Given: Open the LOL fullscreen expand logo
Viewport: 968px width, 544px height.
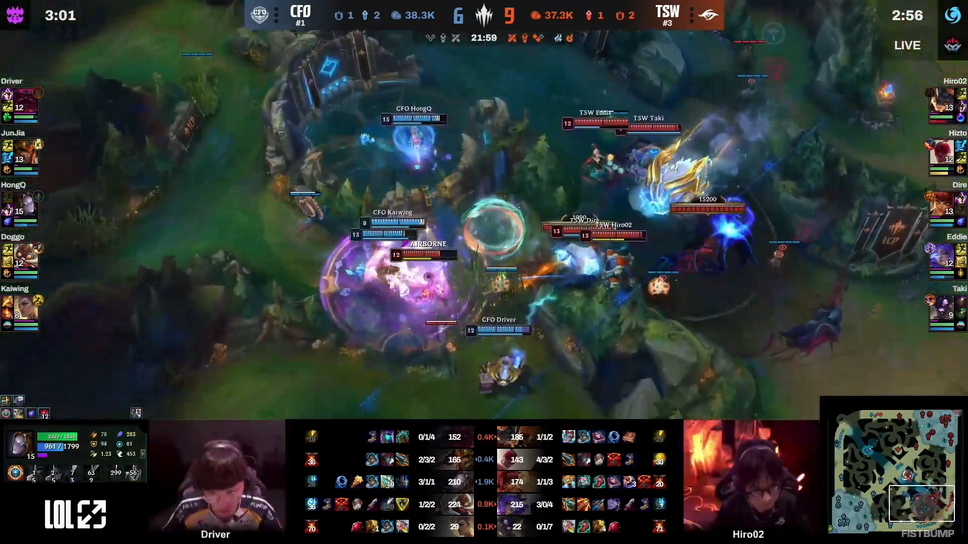Looking at the screenshot, I should (x=75, y=515).
